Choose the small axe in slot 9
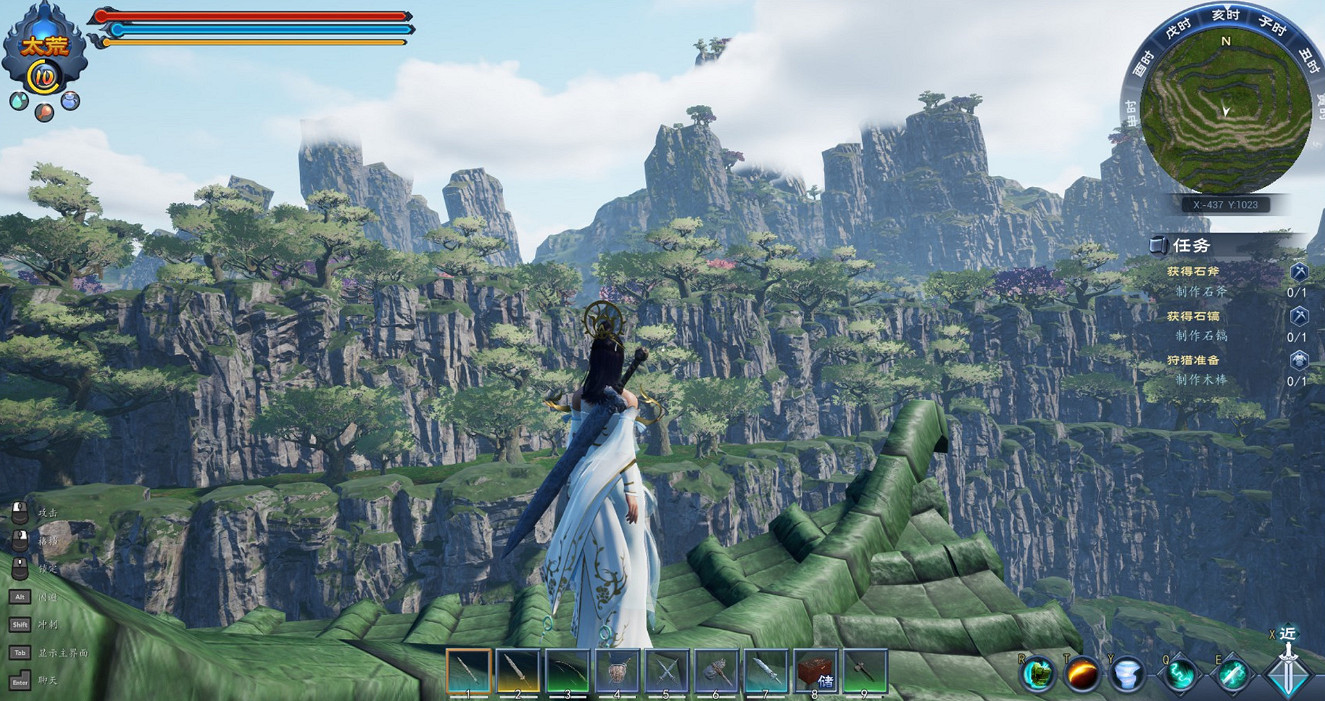This screenshot has height=701, width=1325. (x=865, y=671)
